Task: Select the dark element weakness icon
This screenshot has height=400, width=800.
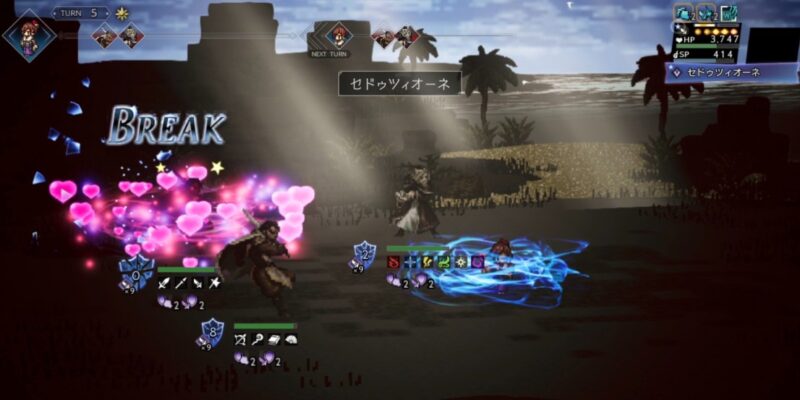Action: pos(477,262)
